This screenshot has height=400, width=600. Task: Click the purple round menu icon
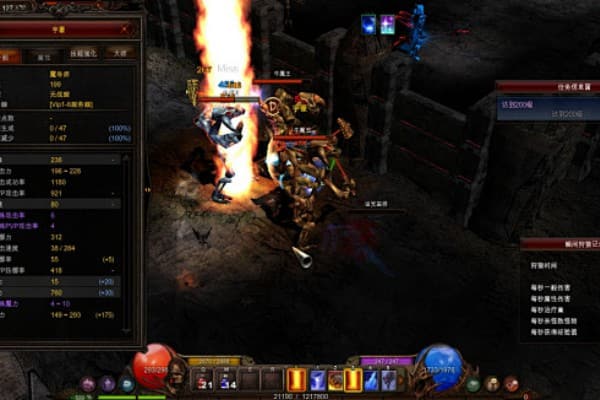tap(88, 384)
